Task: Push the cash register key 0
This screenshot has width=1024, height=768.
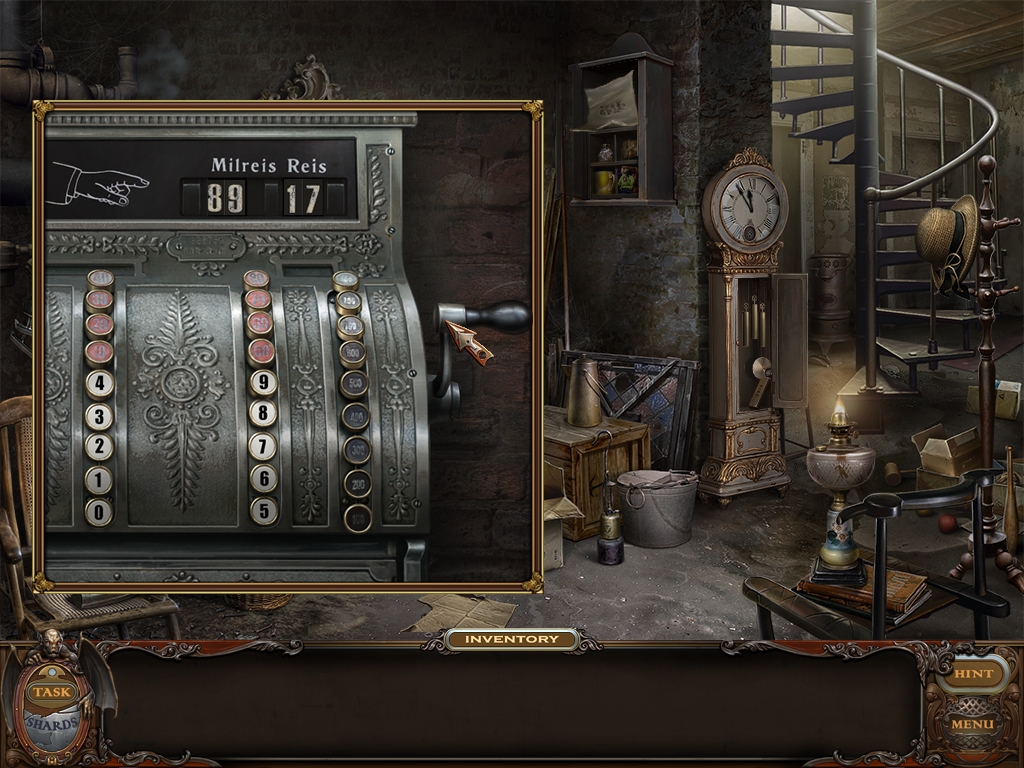Action: click(x=99, y=511)
